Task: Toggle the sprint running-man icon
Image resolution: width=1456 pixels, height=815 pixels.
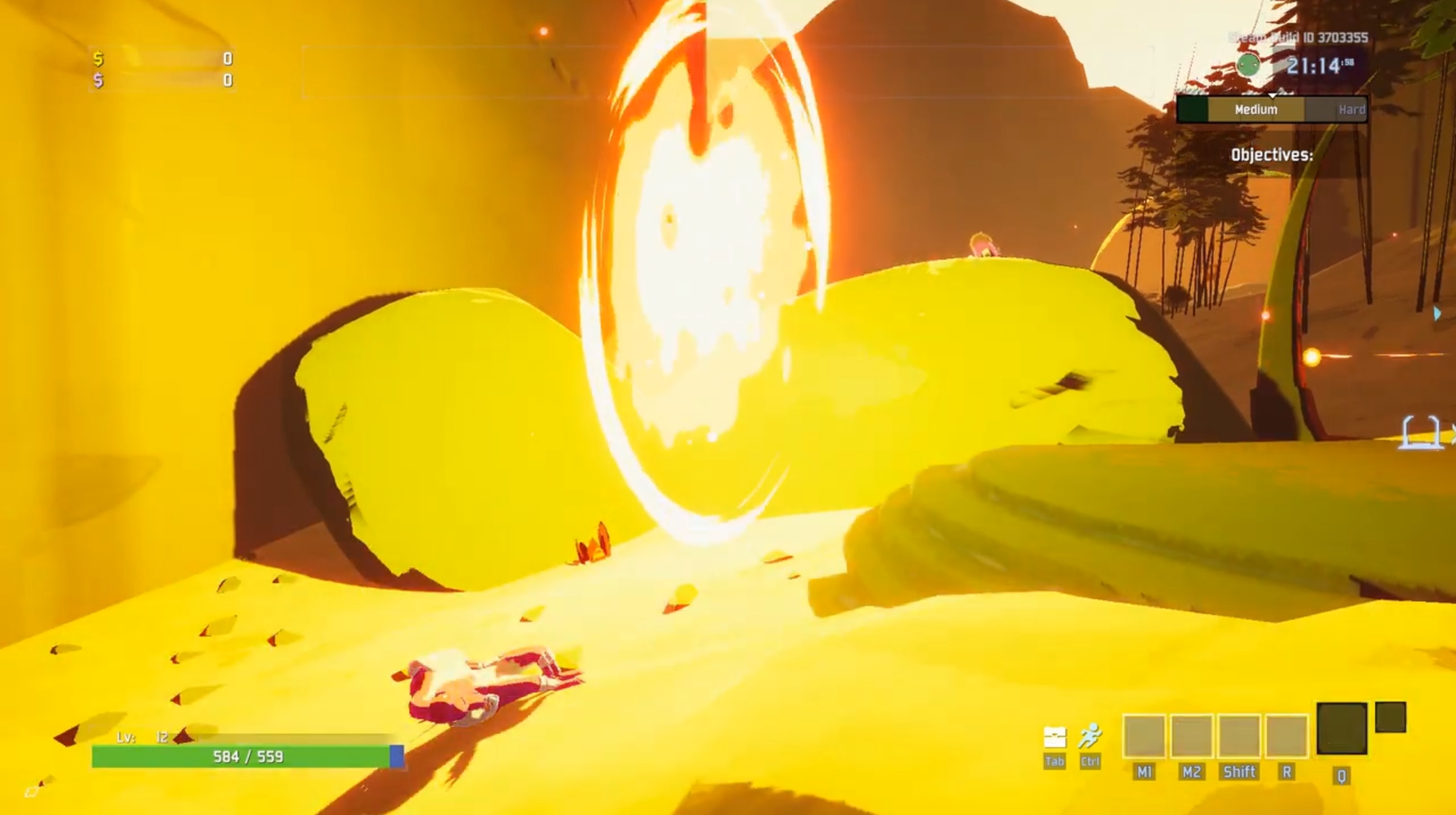Action: pyautogui.click(x=1090, y=736)
